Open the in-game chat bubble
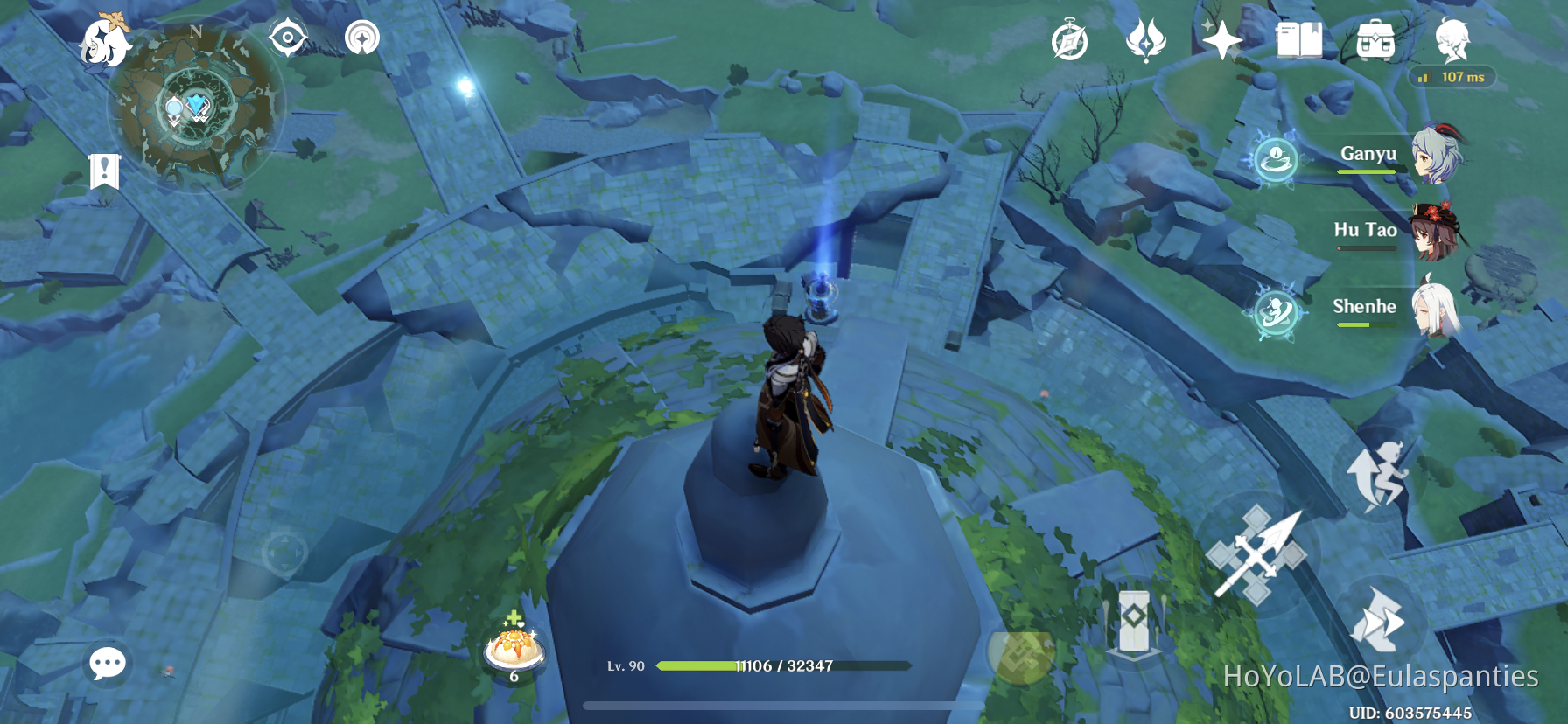The image size is (1568, 724). (105, 664)
